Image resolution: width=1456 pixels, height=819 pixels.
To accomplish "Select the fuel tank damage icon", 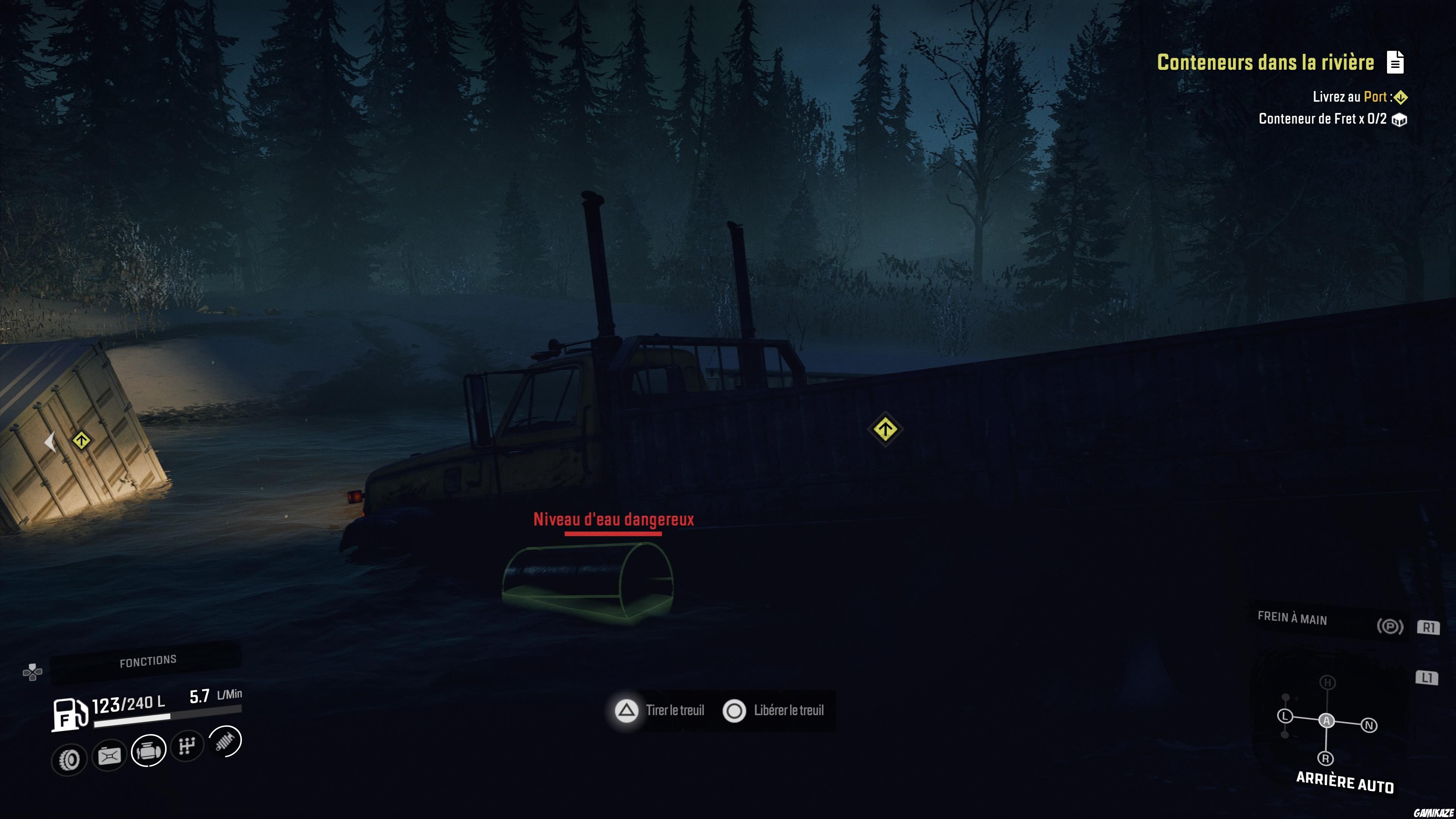I will tap(109, 756).
